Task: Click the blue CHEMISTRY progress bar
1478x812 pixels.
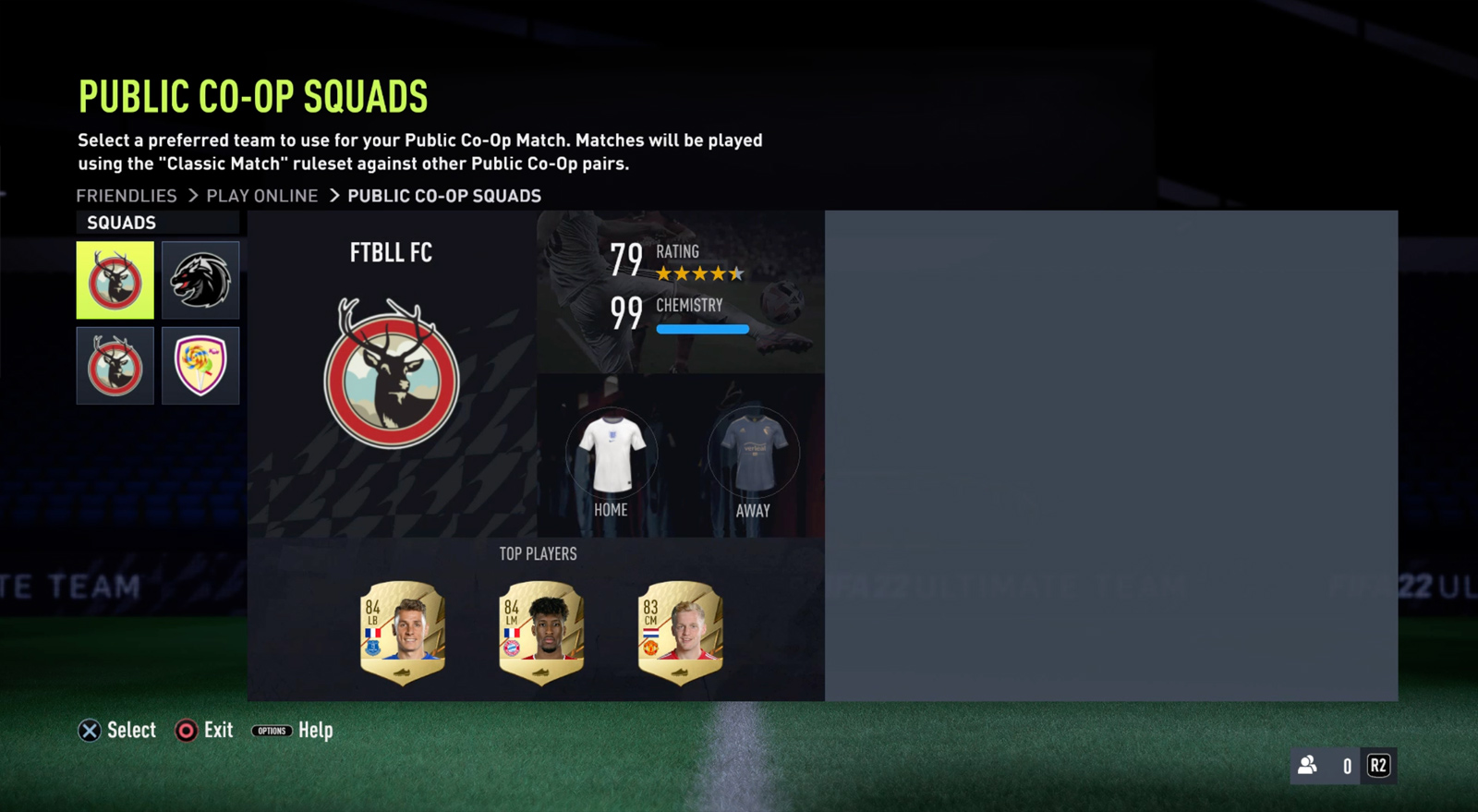Action: (x=703, y=328)
